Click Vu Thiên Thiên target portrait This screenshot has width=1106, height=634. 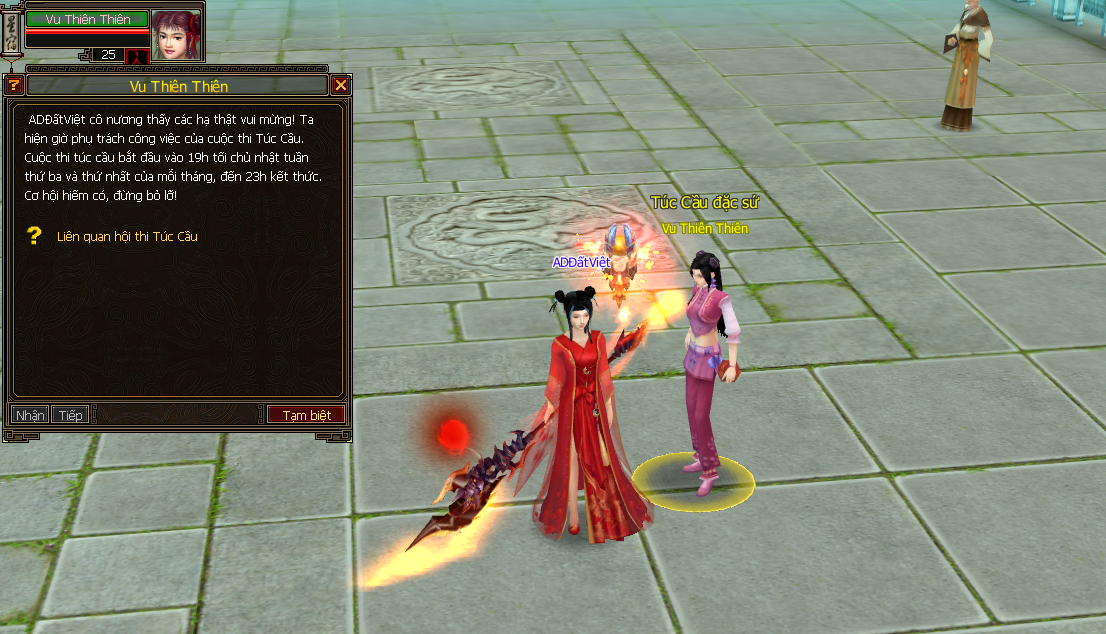pos(176,34)
